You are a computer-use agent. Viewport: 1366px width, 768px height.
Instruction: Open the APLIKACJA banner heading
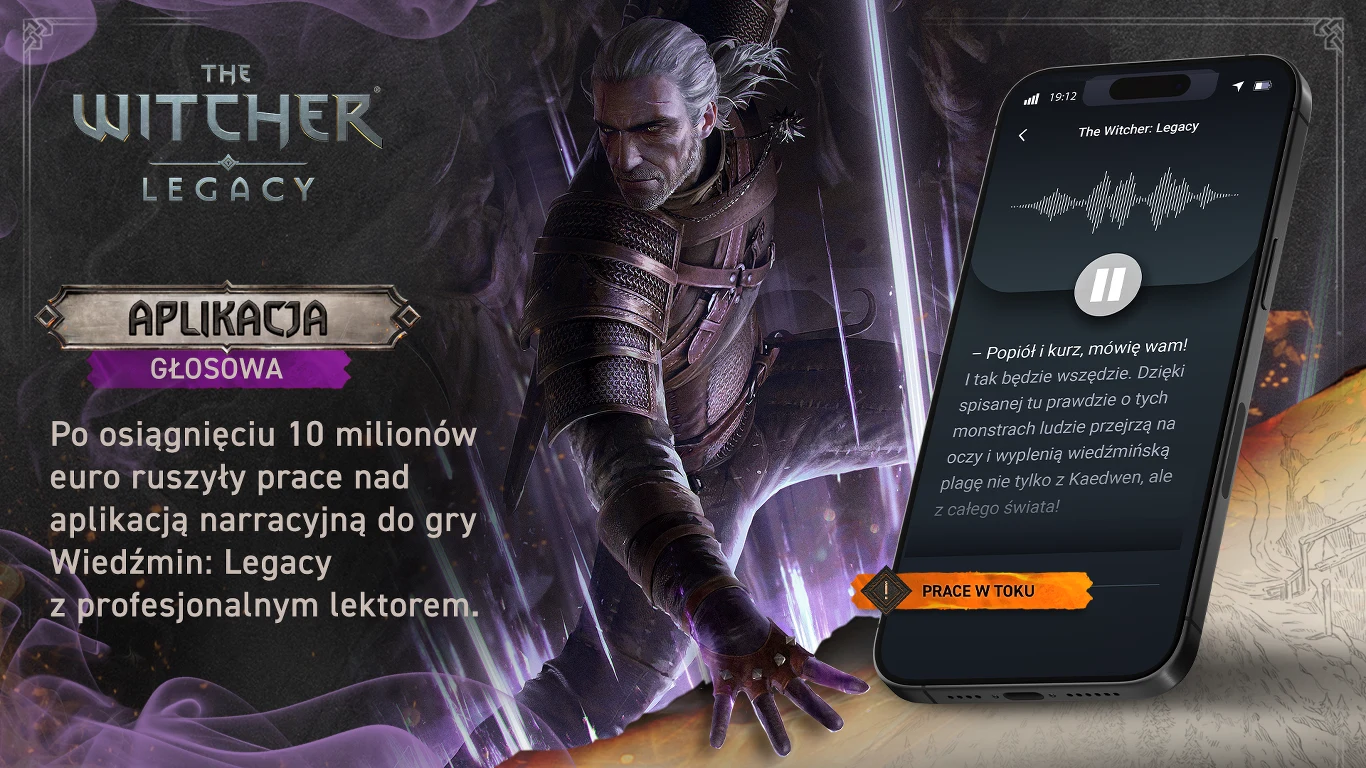point(230,320)
